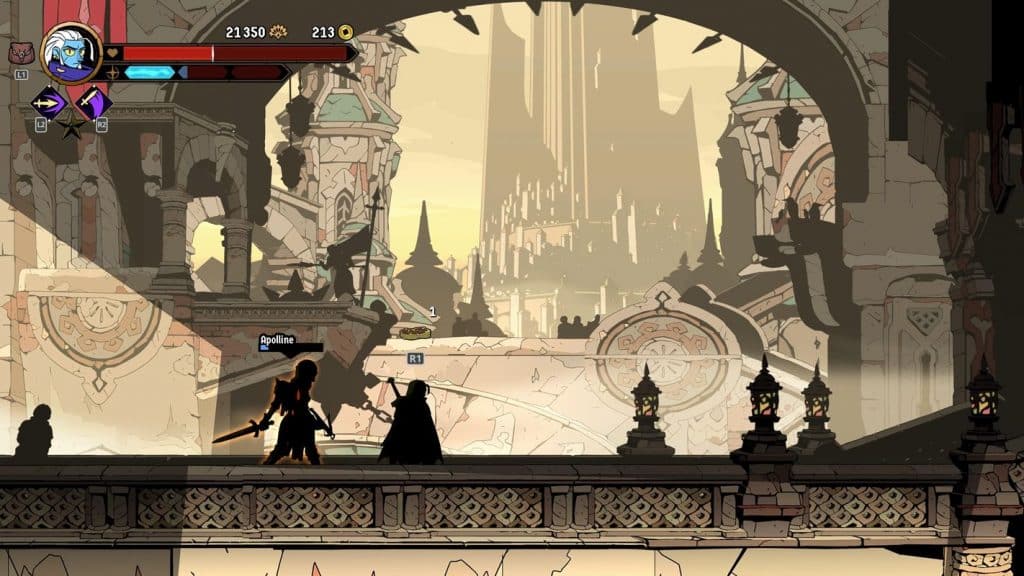Click the dark star emblem below abilities
The height and width of the screenshot is (576, 1024).
(x=71, y=126)
